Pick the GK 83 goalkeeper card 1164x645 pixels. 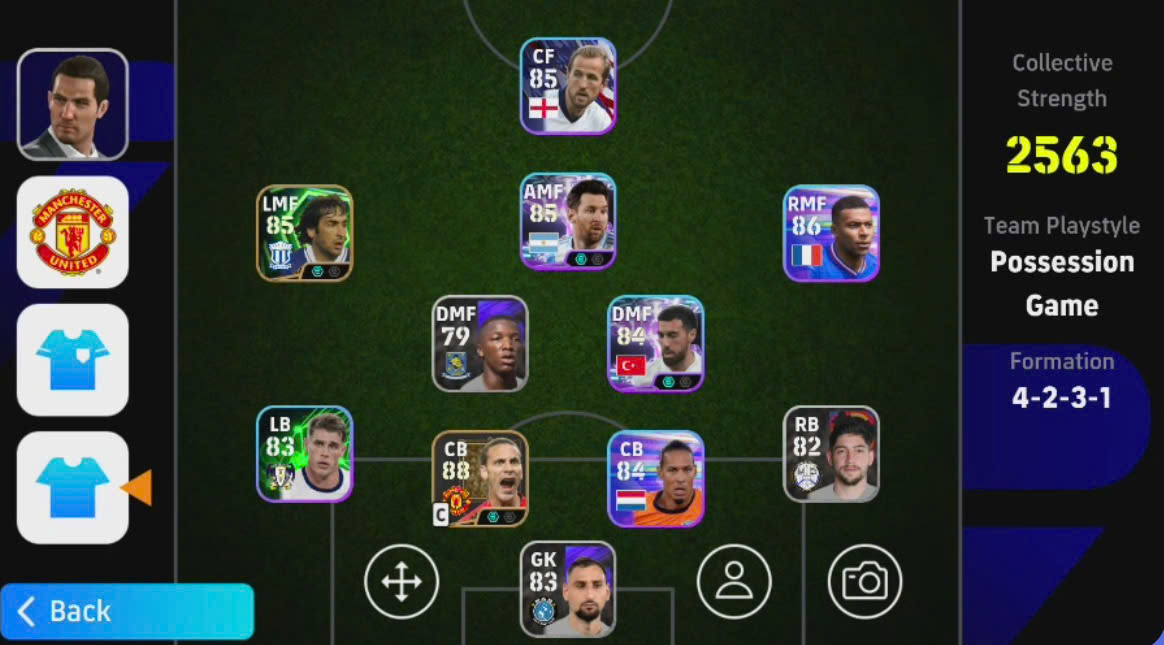pos(568,589)
